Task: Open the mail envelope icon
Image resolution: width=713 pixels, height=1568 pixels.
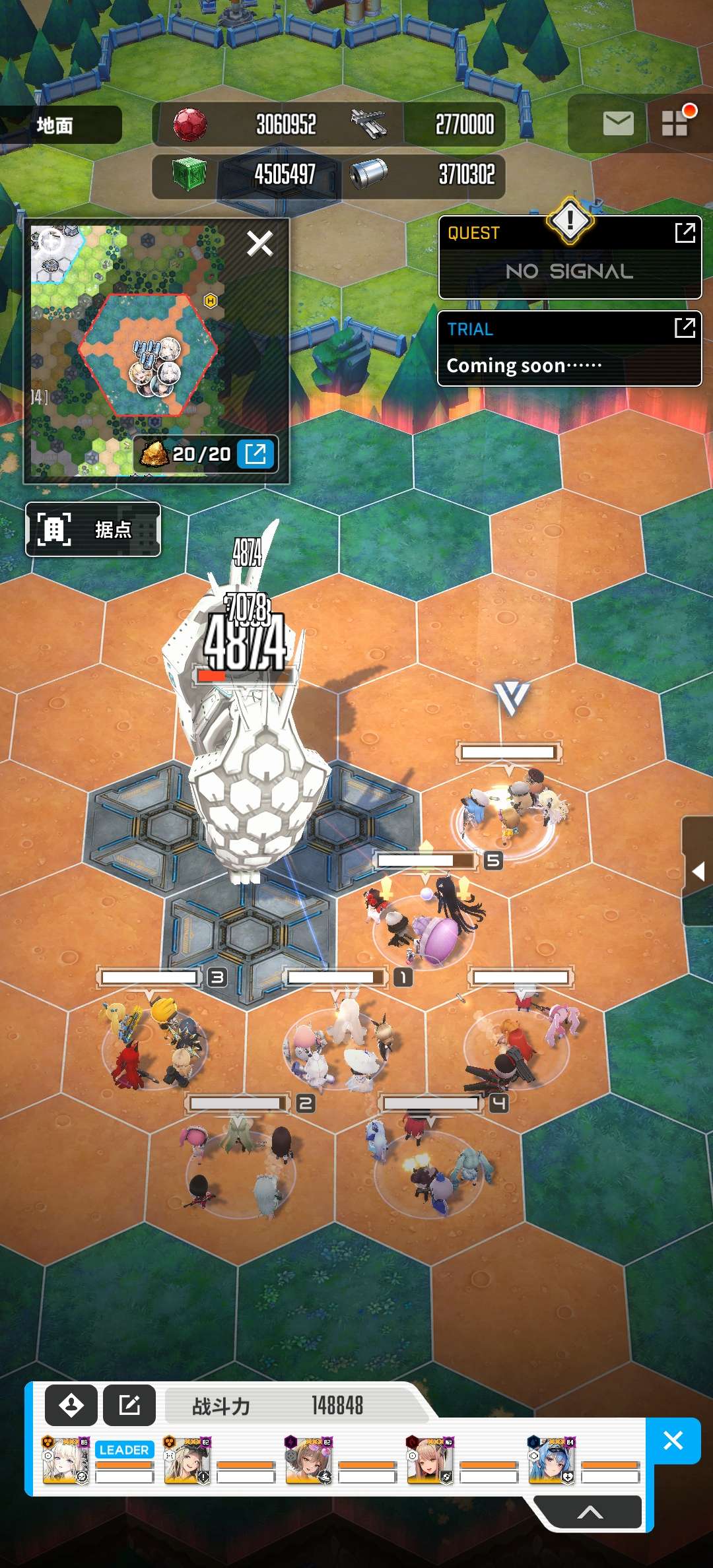Action: click(618, 123)
